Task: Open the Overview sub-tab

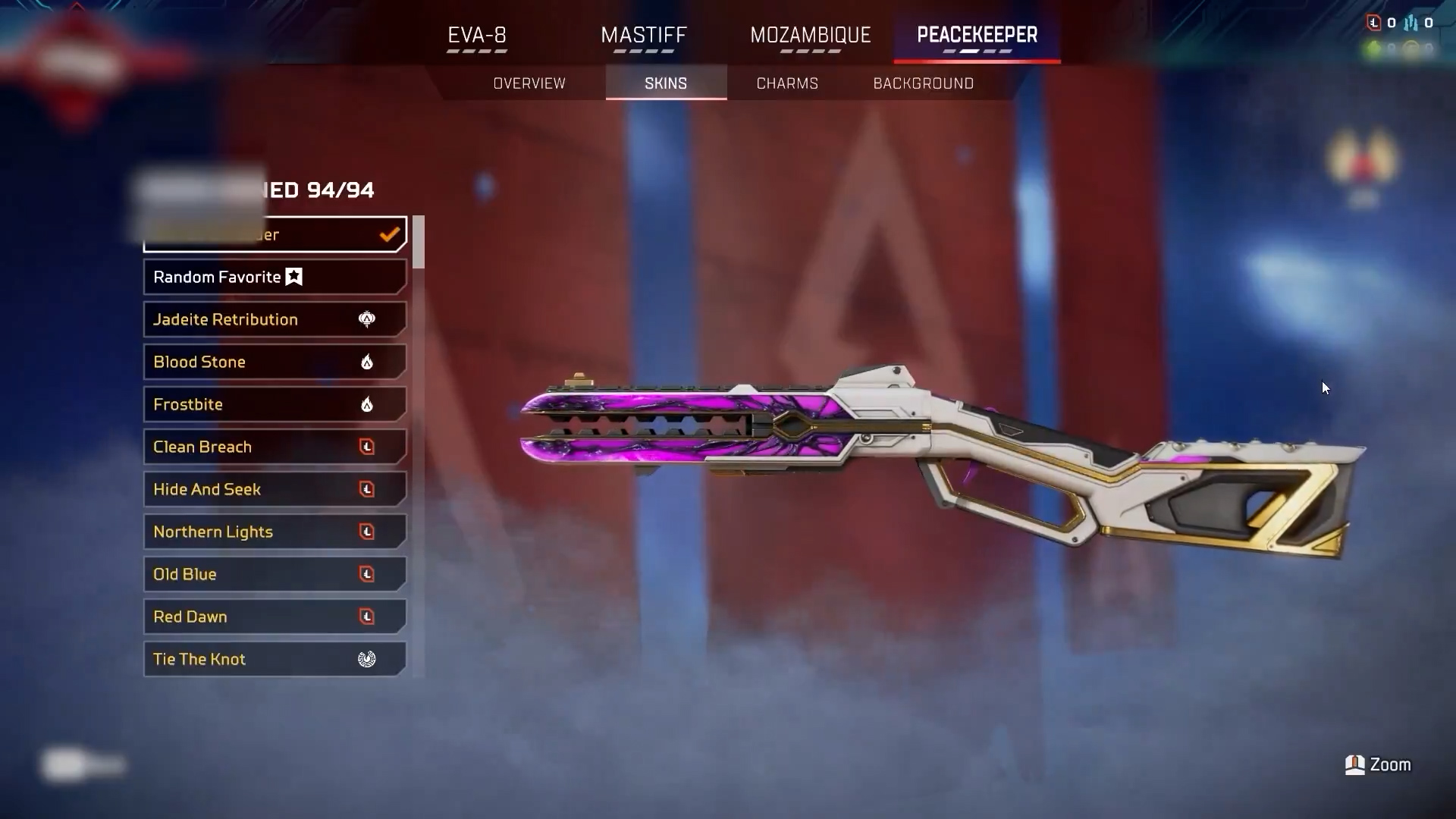Action: [x=529, y=83]
